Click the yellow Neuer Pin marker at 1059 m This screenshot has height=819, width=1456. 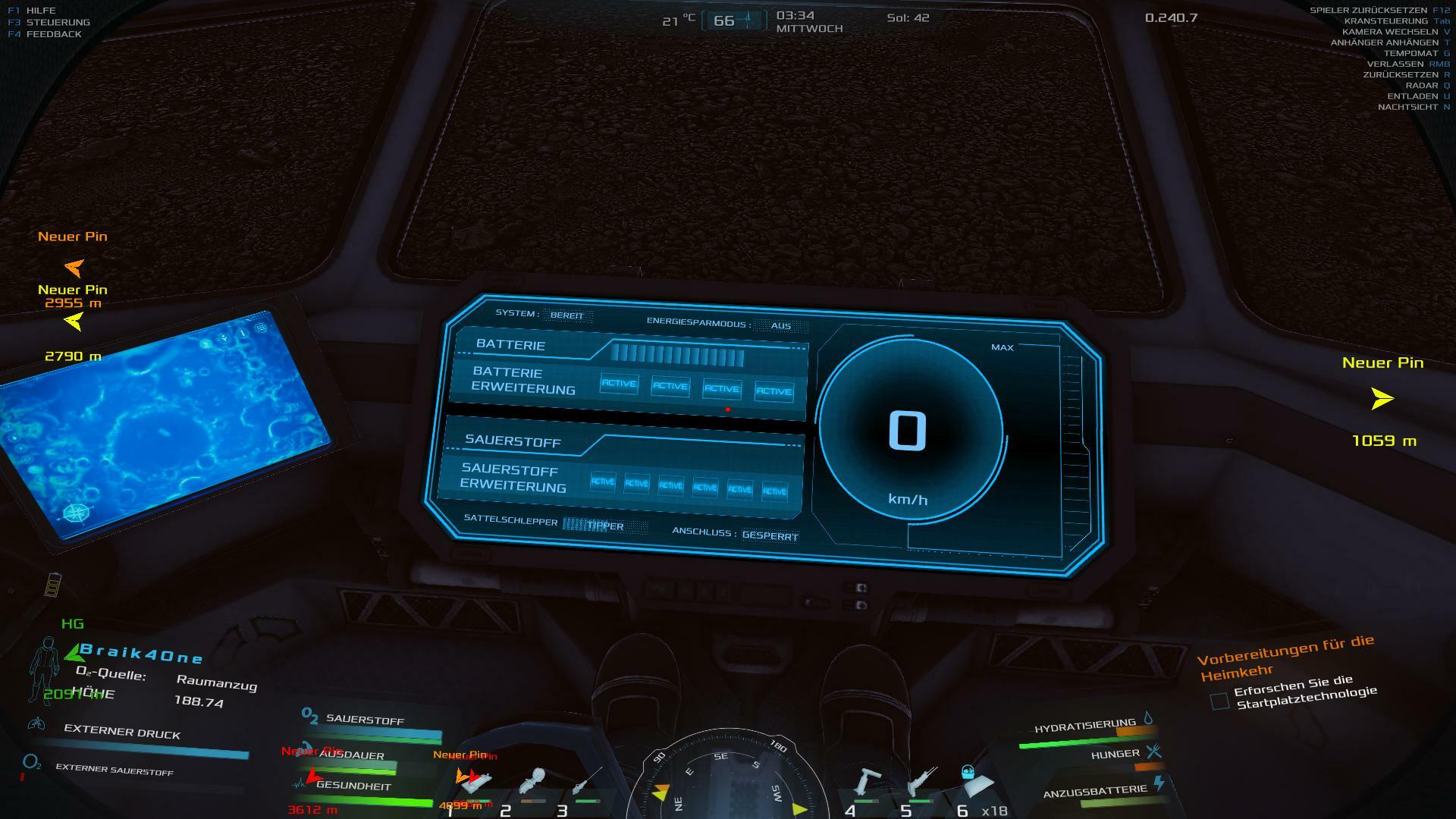click(x=1382, y=398)
